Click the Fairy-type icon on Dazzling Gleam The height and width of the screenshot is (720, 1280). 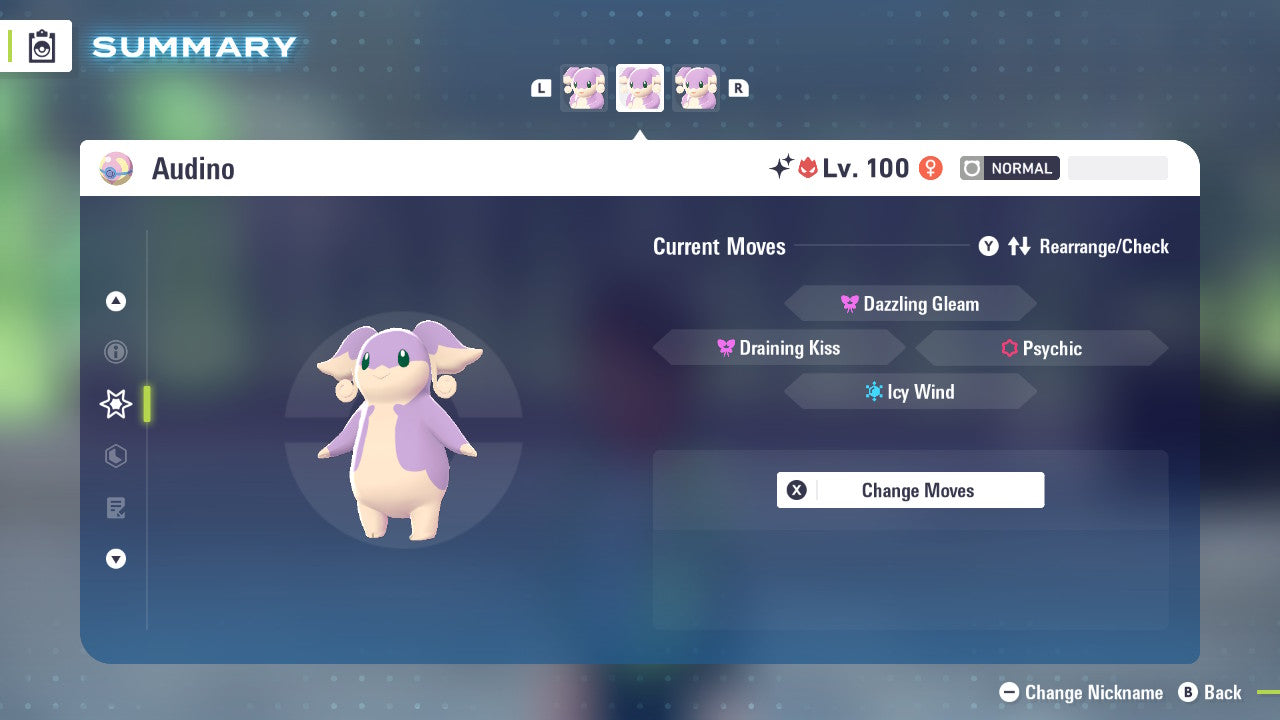[852, 303]
